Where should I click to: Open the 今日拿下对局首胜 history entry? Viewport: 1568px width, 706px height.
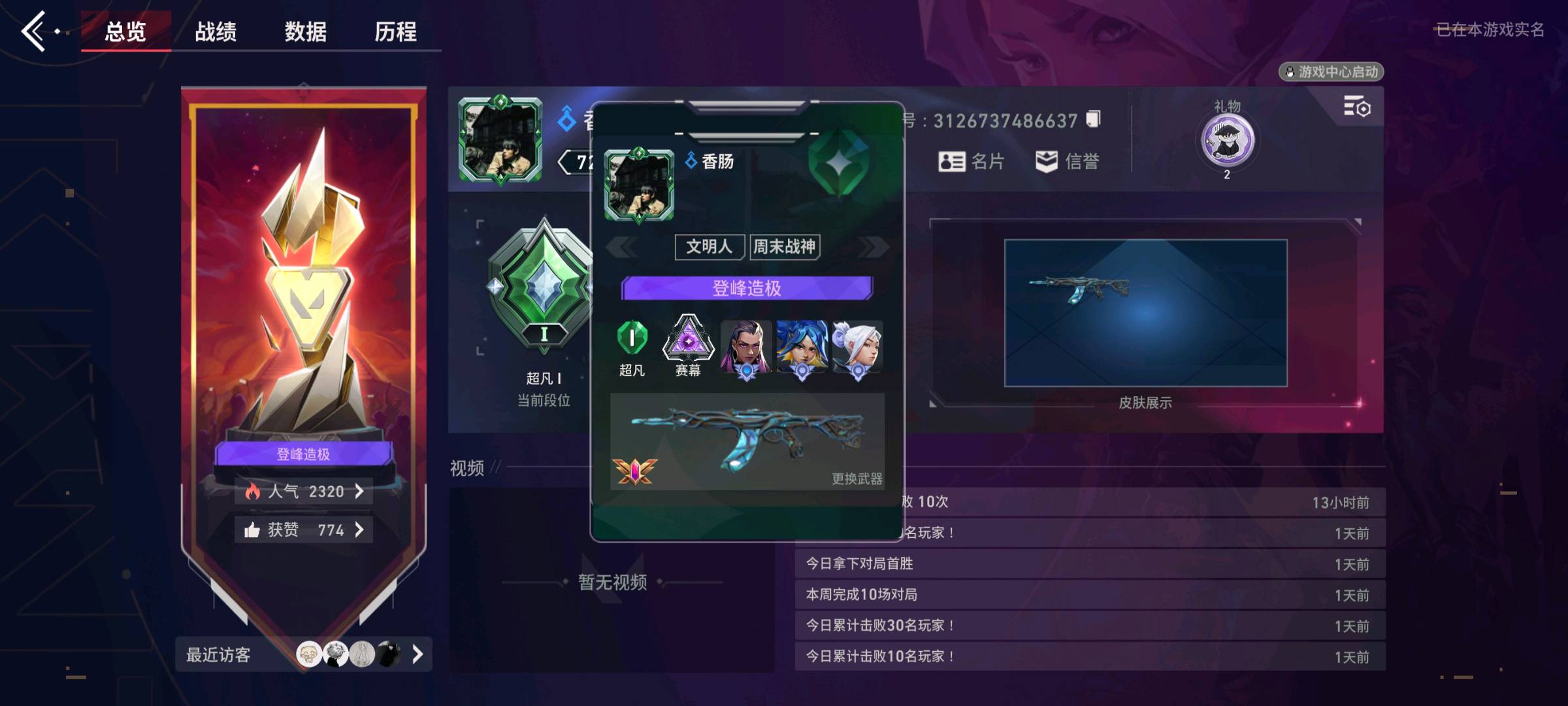tap(1089, 563)
